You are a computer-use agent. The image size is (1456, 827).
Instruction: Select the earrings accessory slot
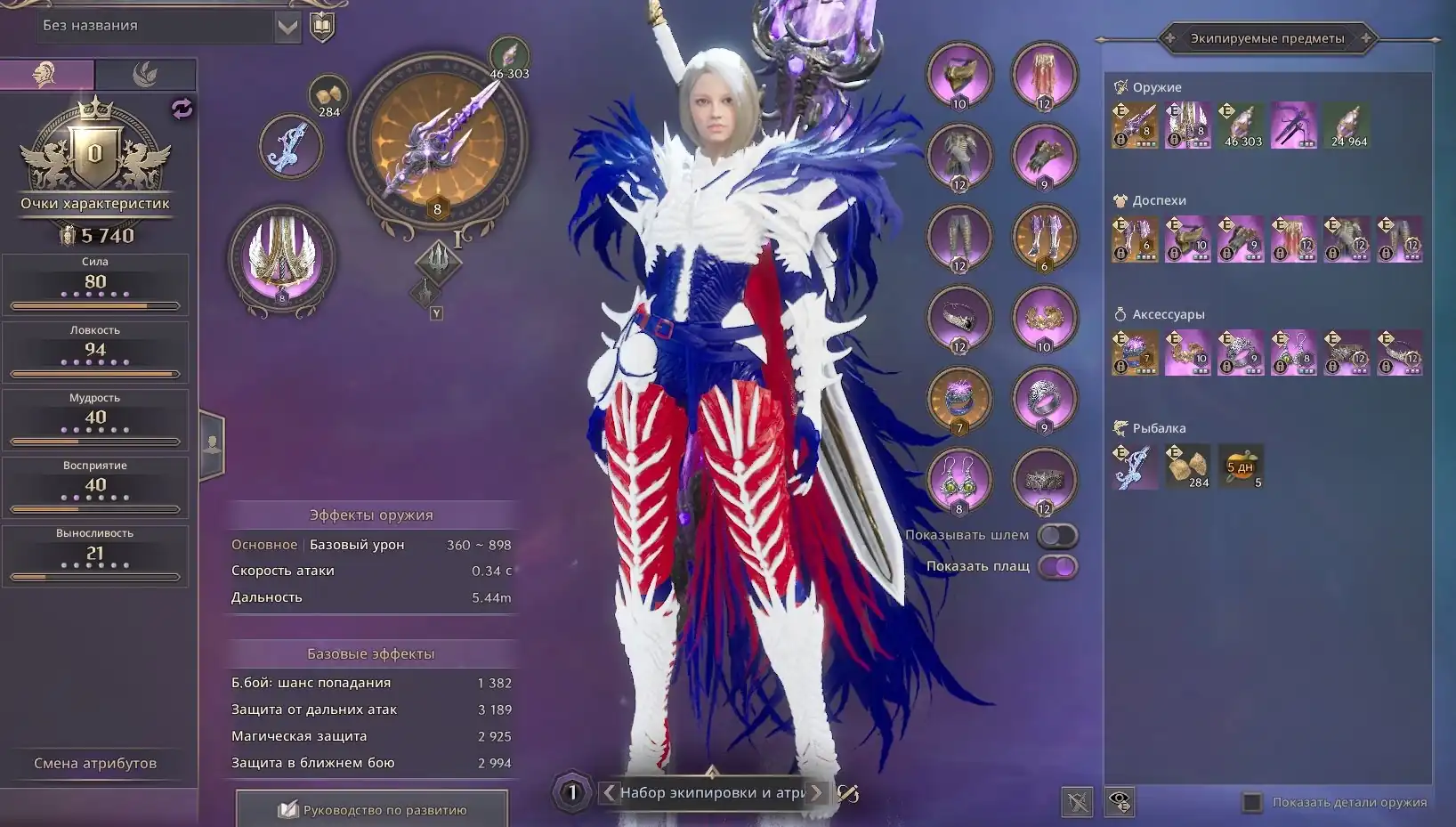click(959, 479)
